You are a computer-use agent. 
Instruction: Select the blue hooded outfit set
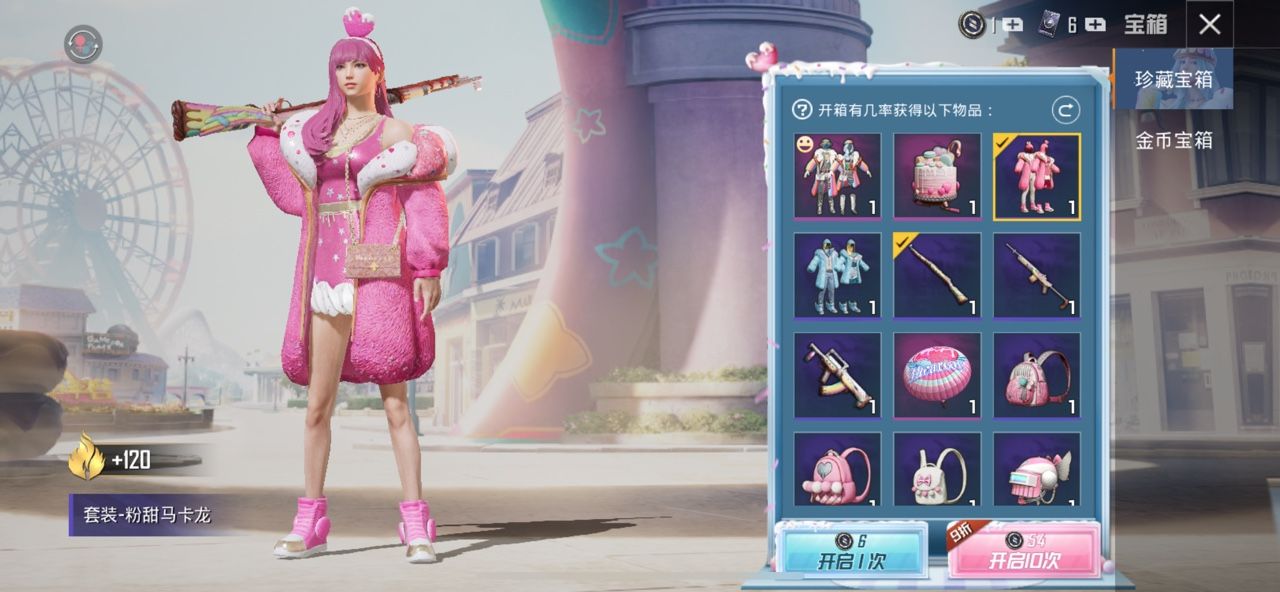(x=837, y=275)
